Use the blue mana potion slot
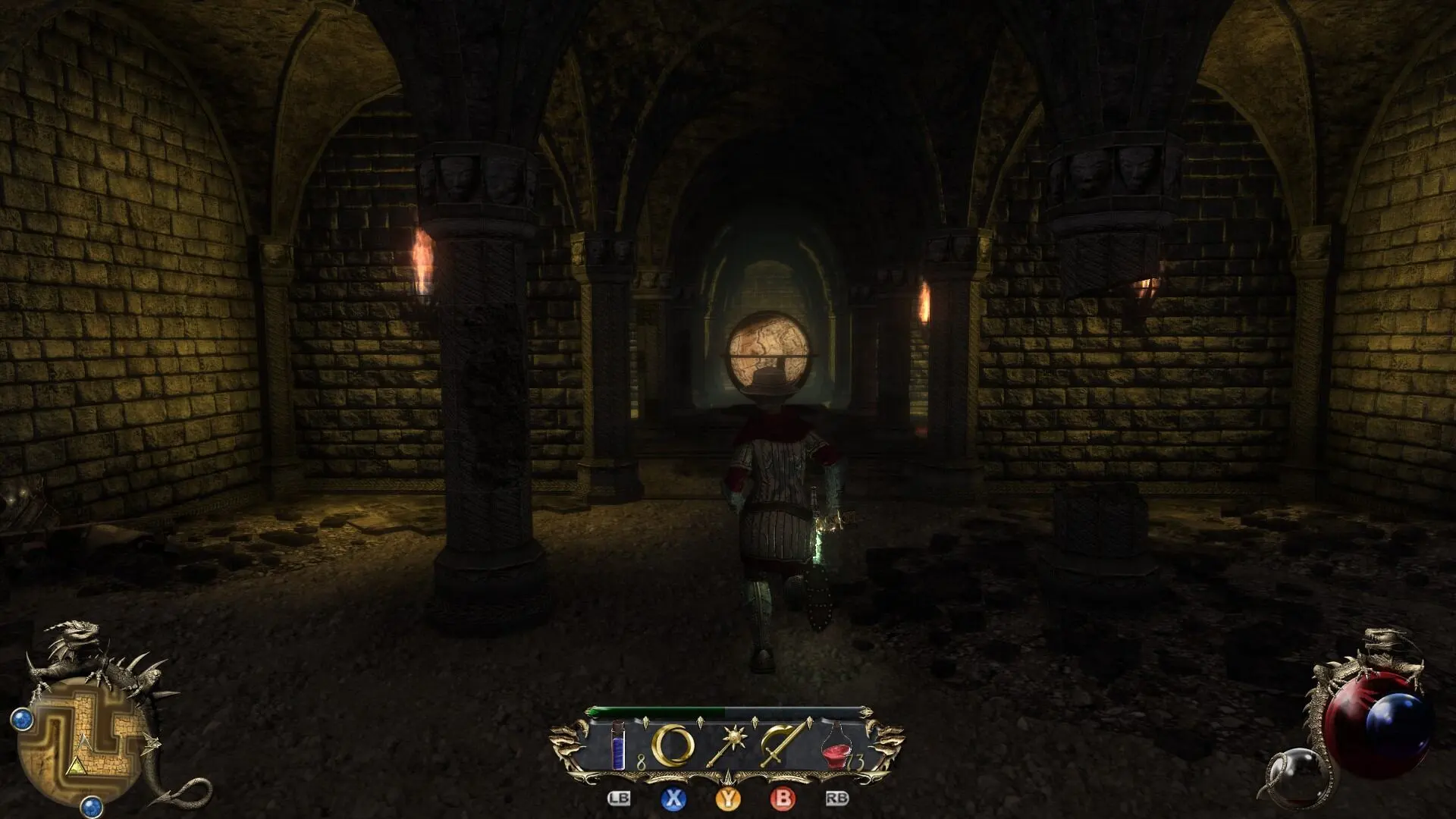The height and width of the screenshot is (819, 1456). pos(619,747)
